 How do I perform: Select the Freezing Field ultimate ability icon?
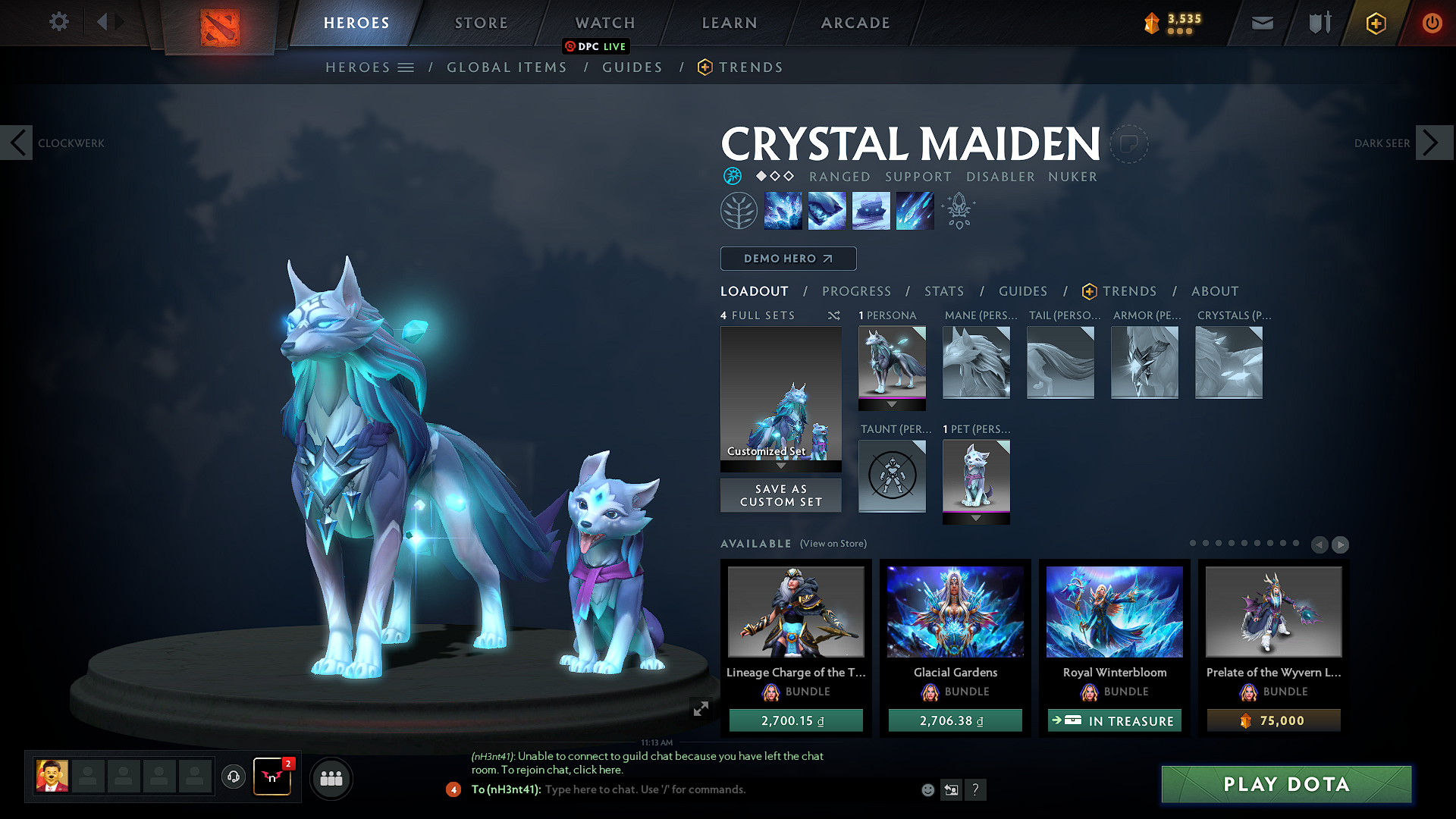pyautogui.click(x=915, y=210)
